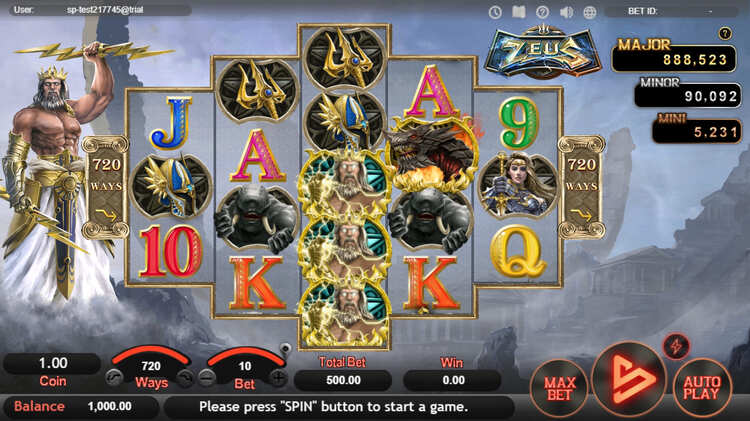750x421 pixels.
Task: Decrease the Ways with the left arrow
Action: (x=113, y=379)
